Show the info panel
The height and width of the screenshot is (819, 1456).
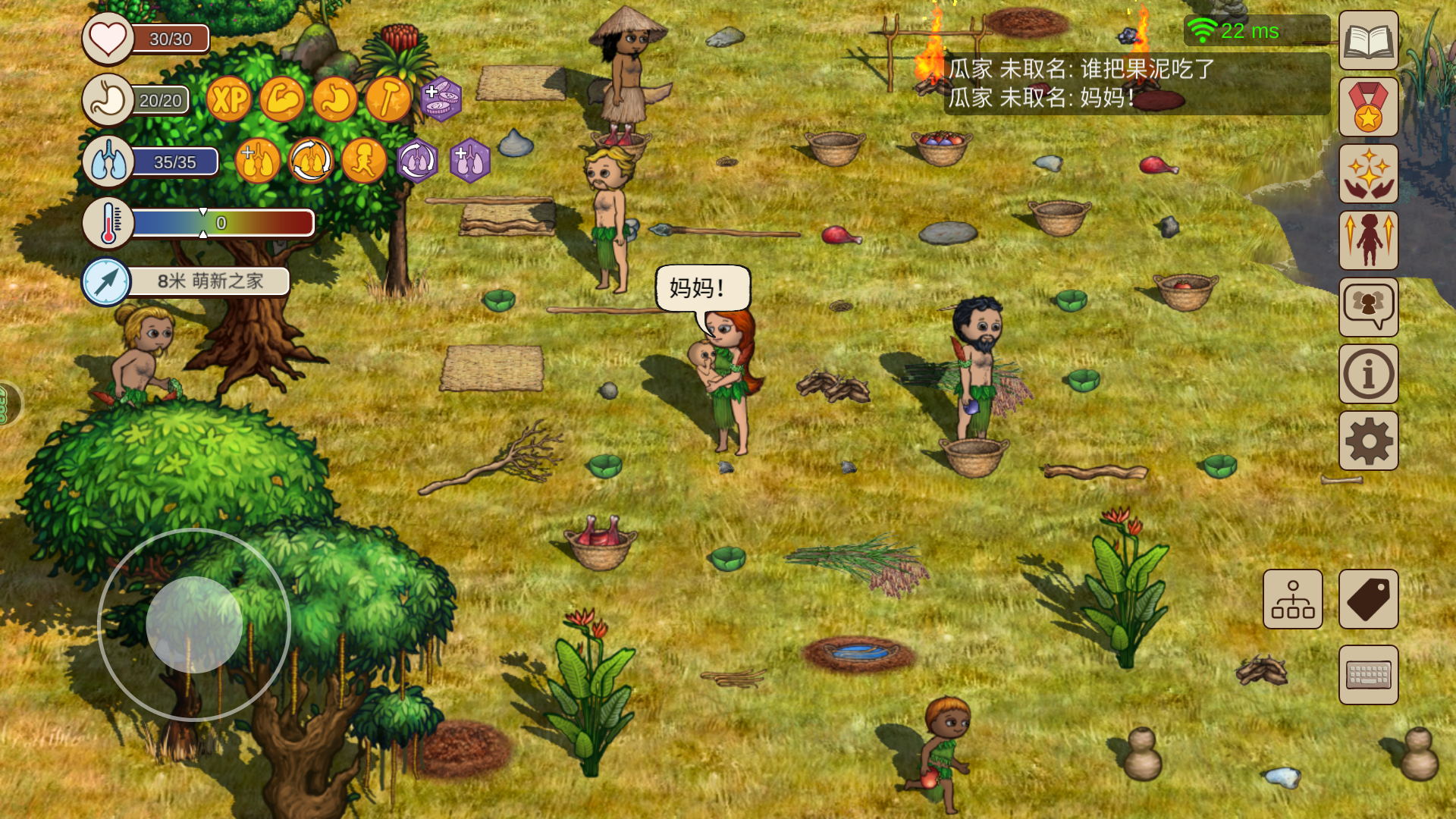pyautogui.click(x=1368, y=374)
